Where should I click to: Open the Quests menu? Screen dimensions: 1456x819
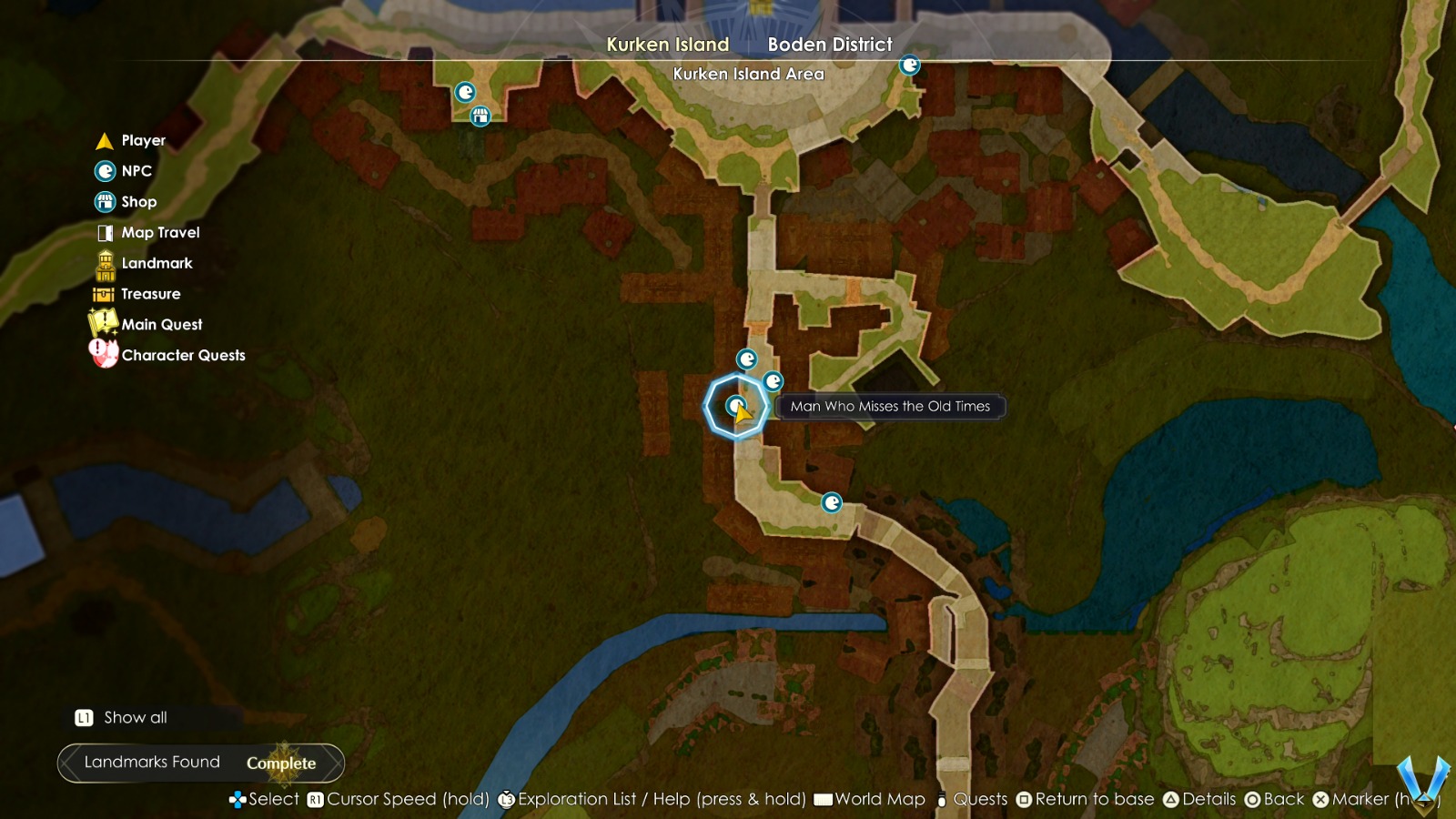979,799
